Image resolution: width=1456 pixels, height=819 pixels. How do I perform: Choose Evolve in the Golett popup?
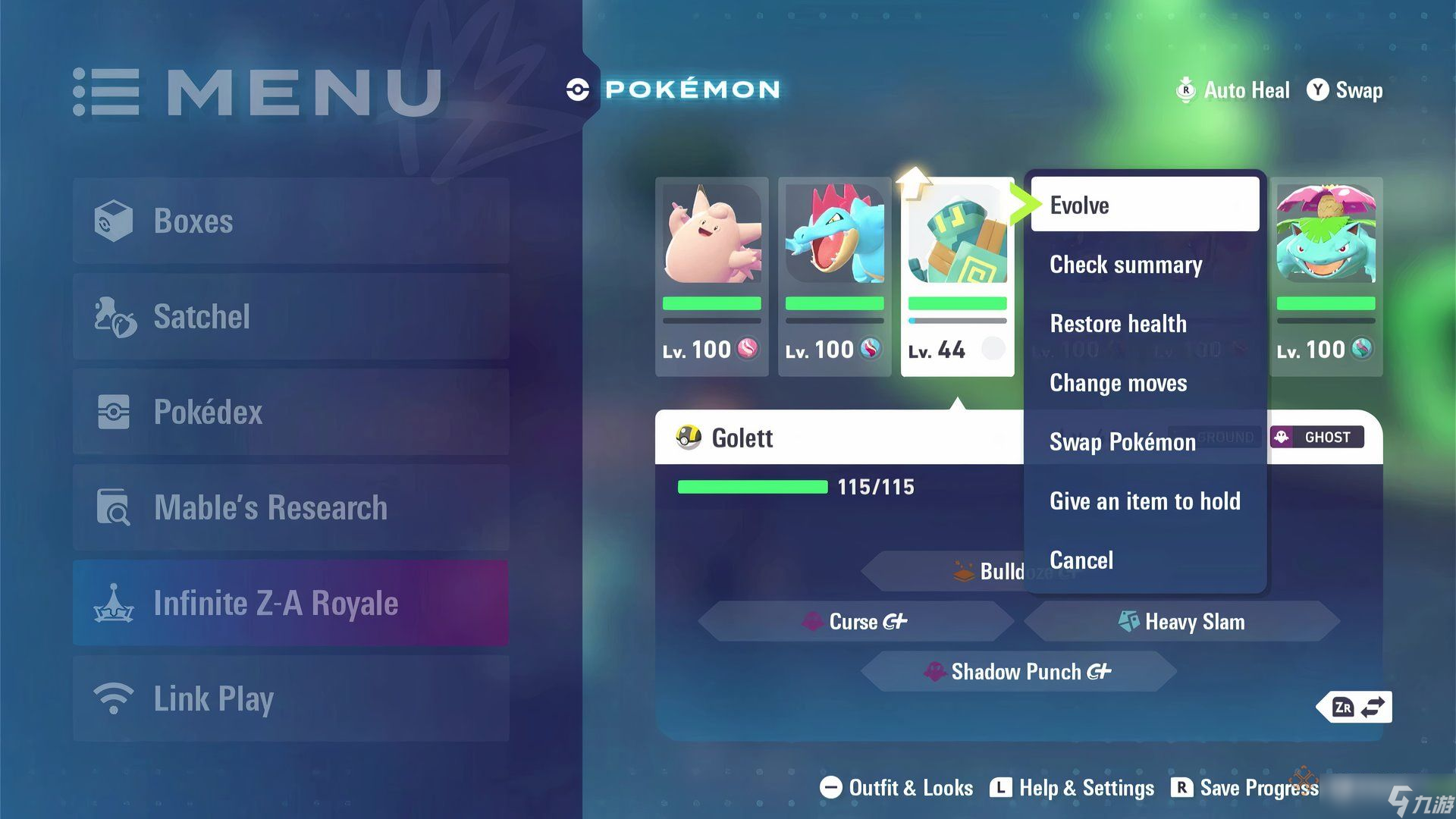tap(1144, 205)
